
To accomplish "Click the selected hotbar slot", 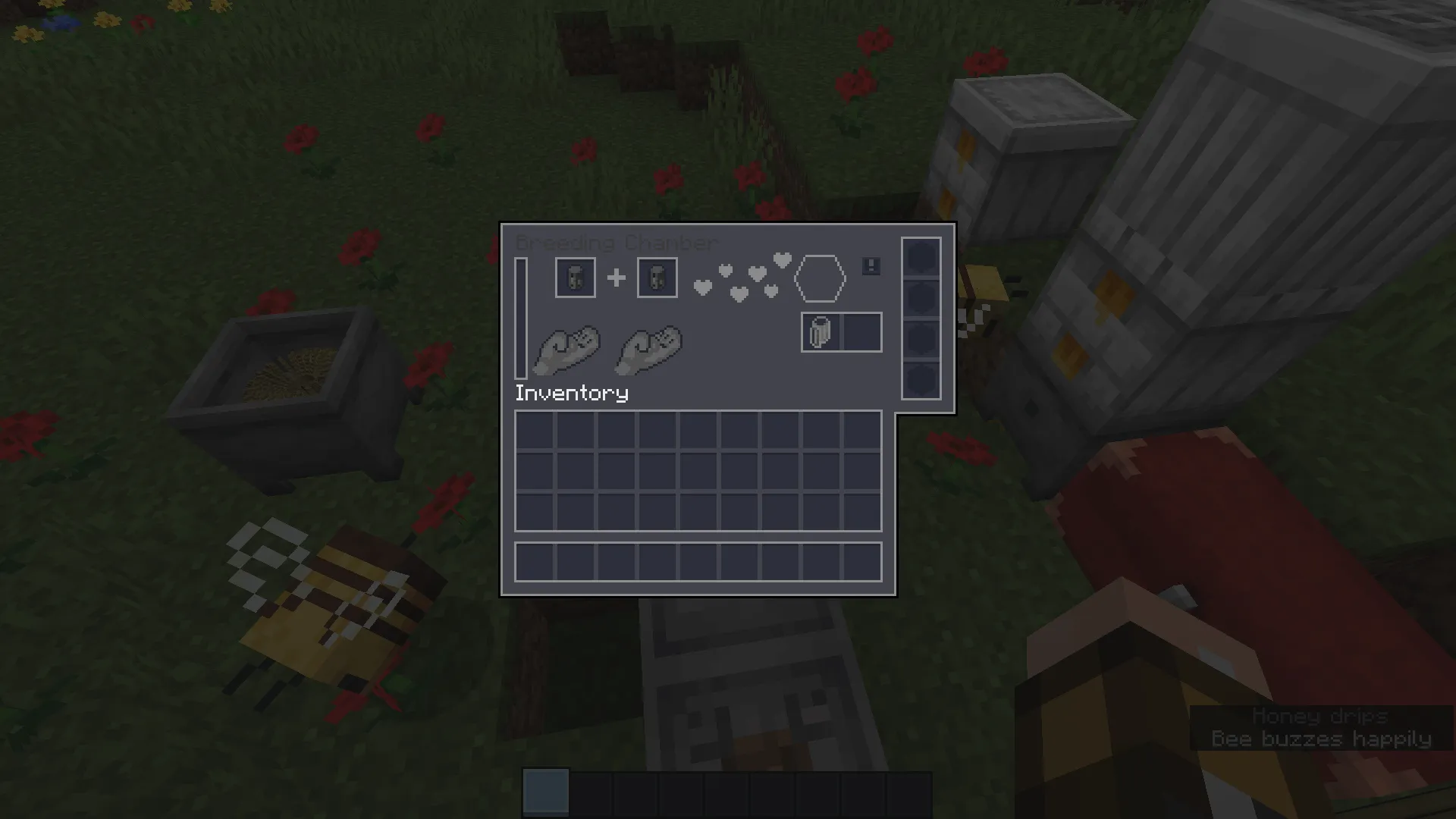I will click(544, 791).
